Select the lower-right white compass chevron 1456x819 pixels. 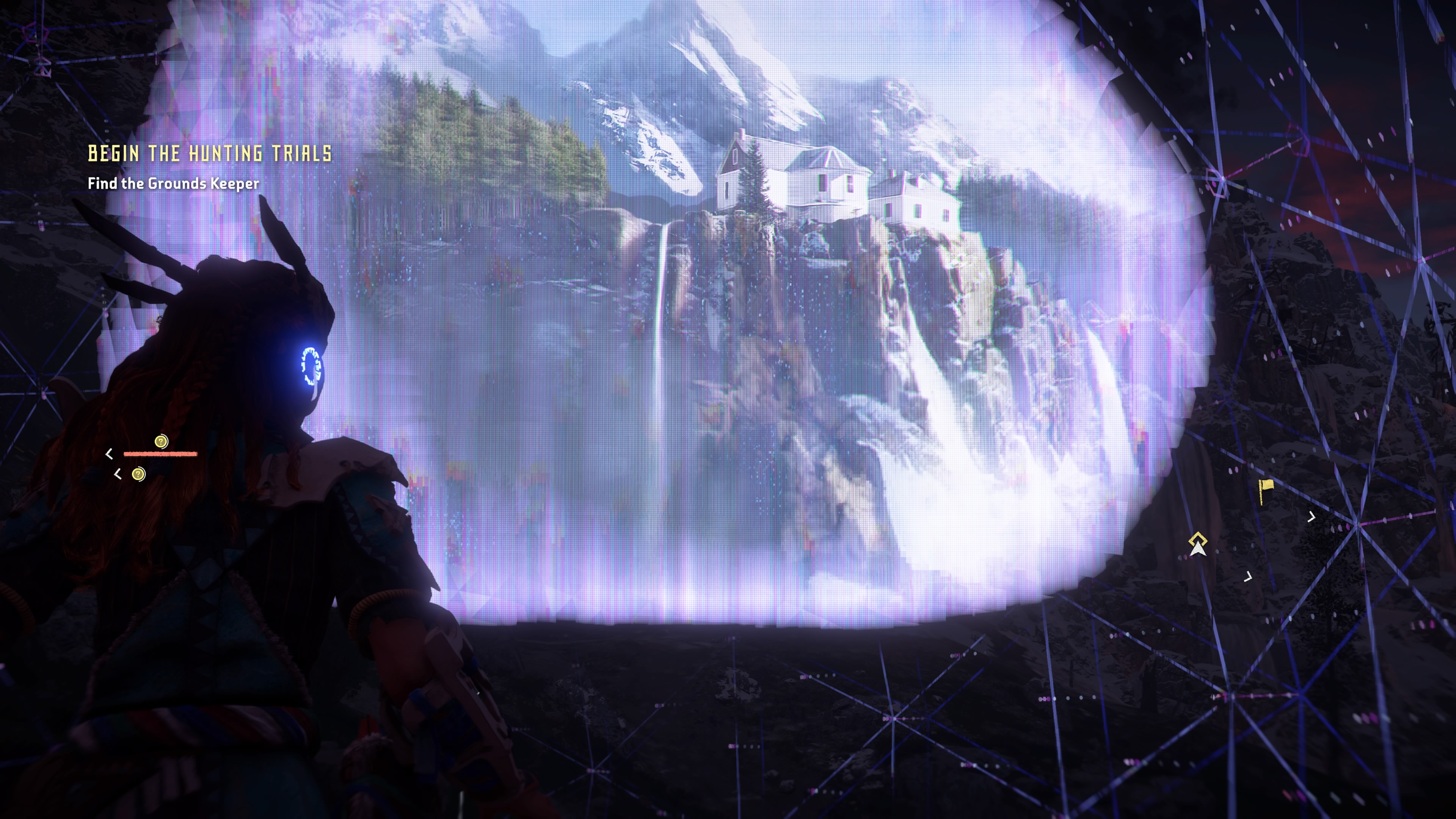coord(1249,577)
